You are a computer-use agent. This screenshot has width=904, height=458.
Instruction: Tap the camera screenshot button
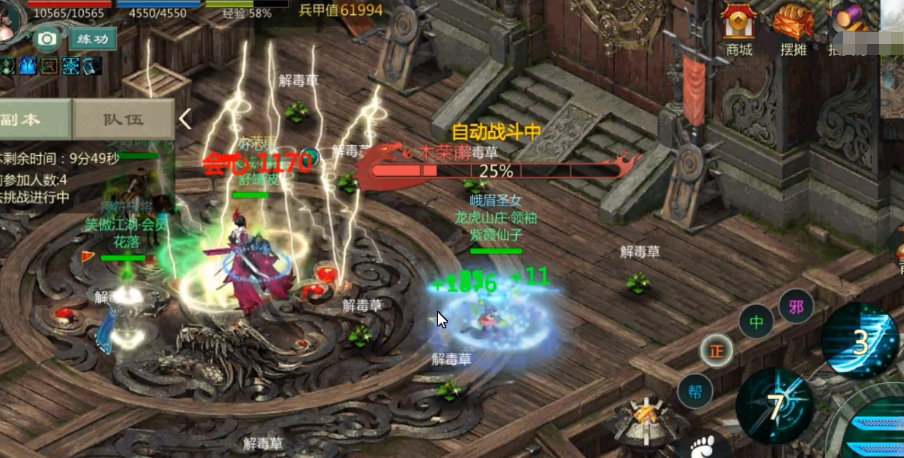(x=46, y=39)
